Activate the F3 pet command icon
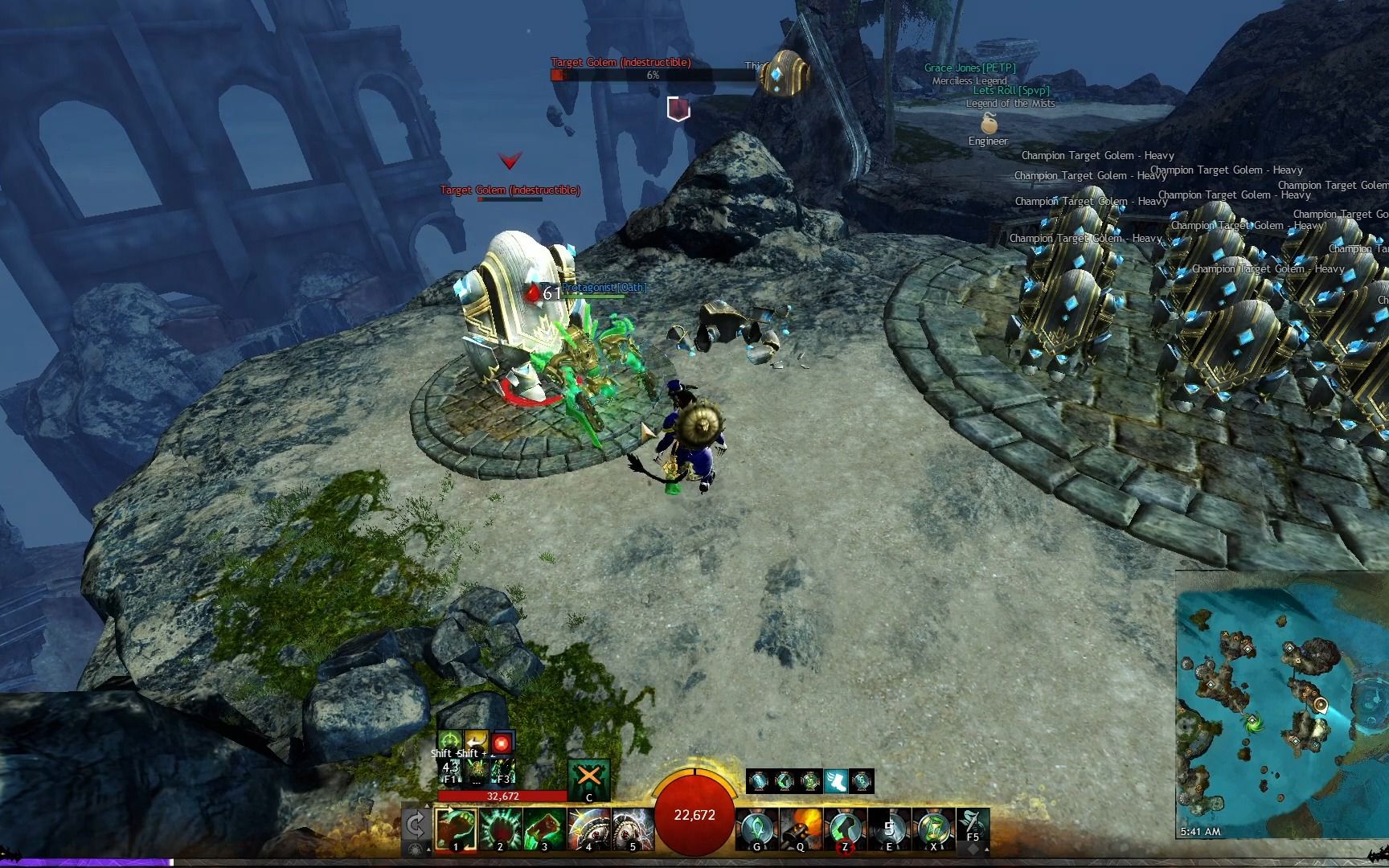This screenshot has width=1389, height=868. click(x=503, y=770)
